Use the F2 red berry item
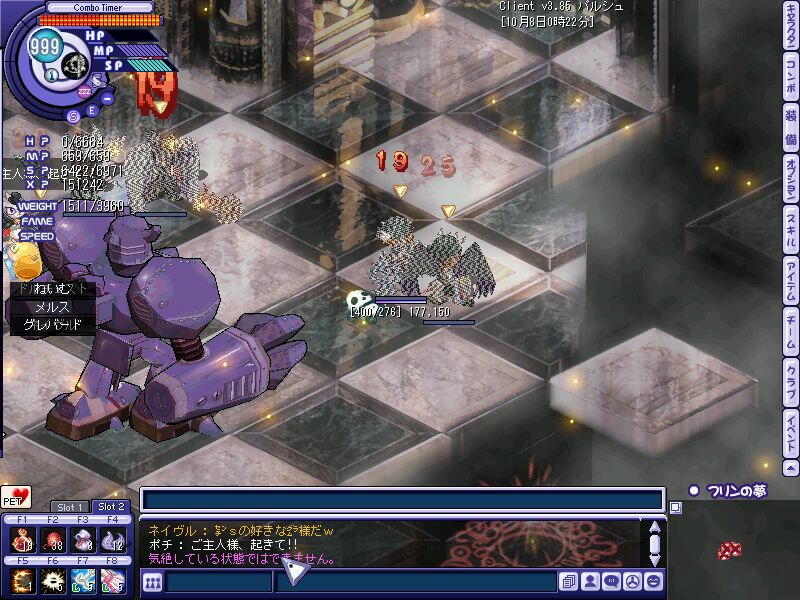 click(x=52, y=541)
